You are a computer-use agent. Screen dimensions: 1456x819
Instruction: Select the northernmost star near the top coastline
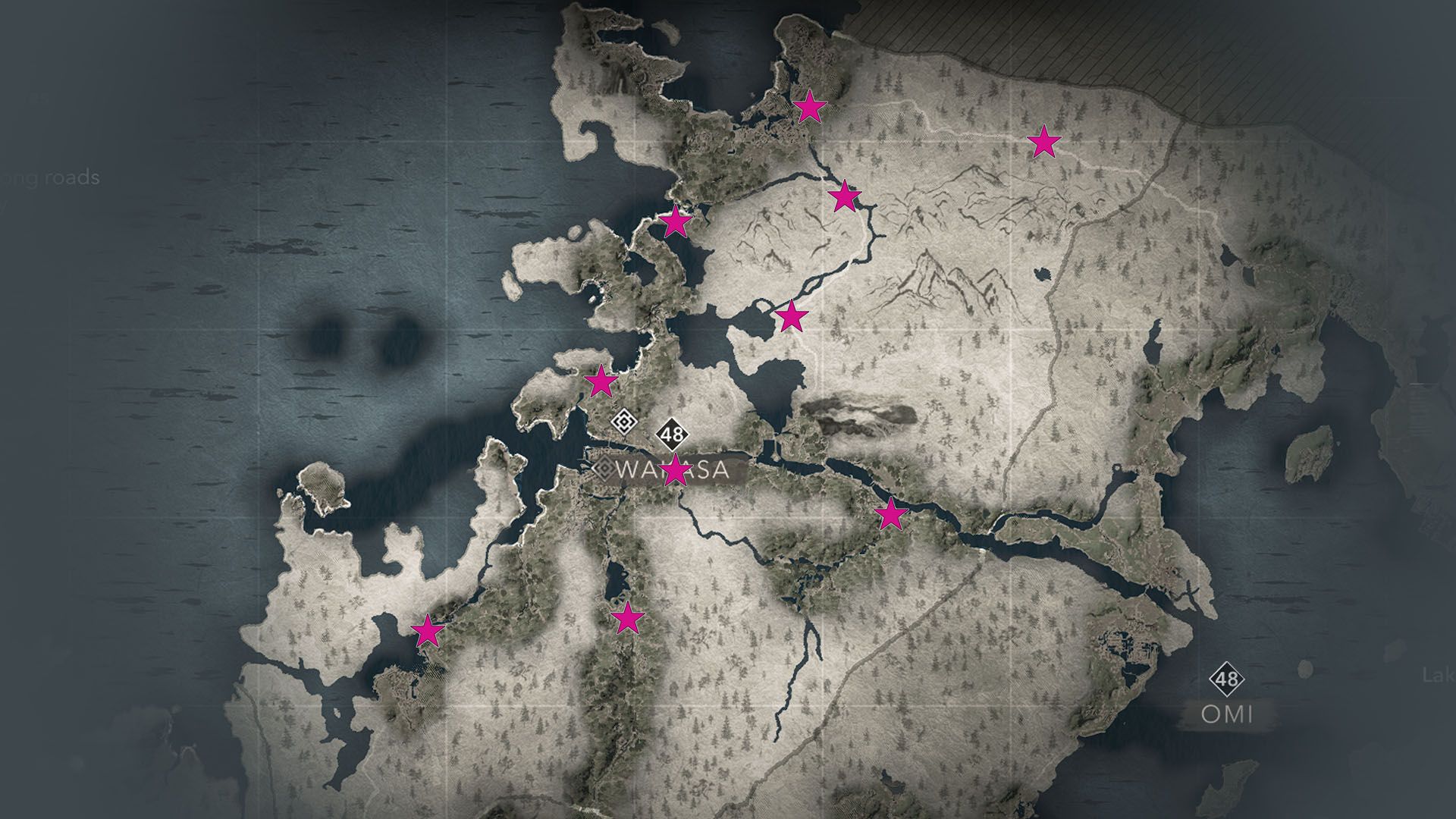[x=808, y=108]
